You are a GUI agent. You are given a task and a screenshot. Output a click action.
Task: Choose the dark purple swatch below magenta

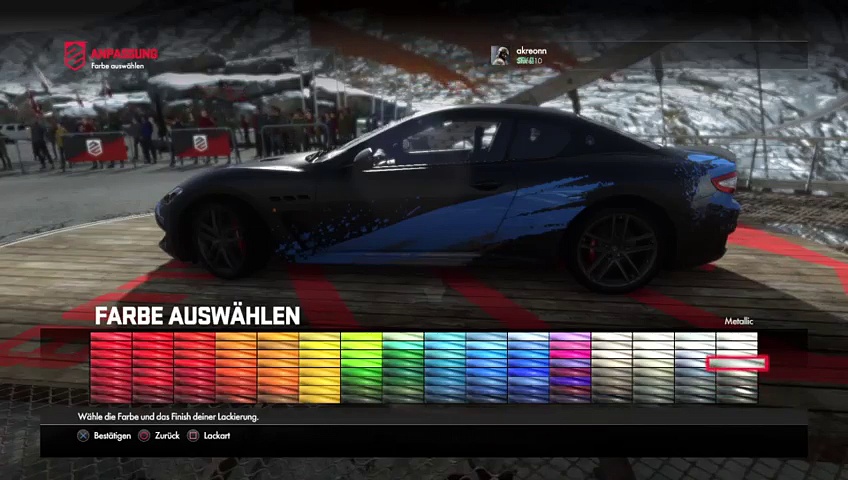coord(570,380)
